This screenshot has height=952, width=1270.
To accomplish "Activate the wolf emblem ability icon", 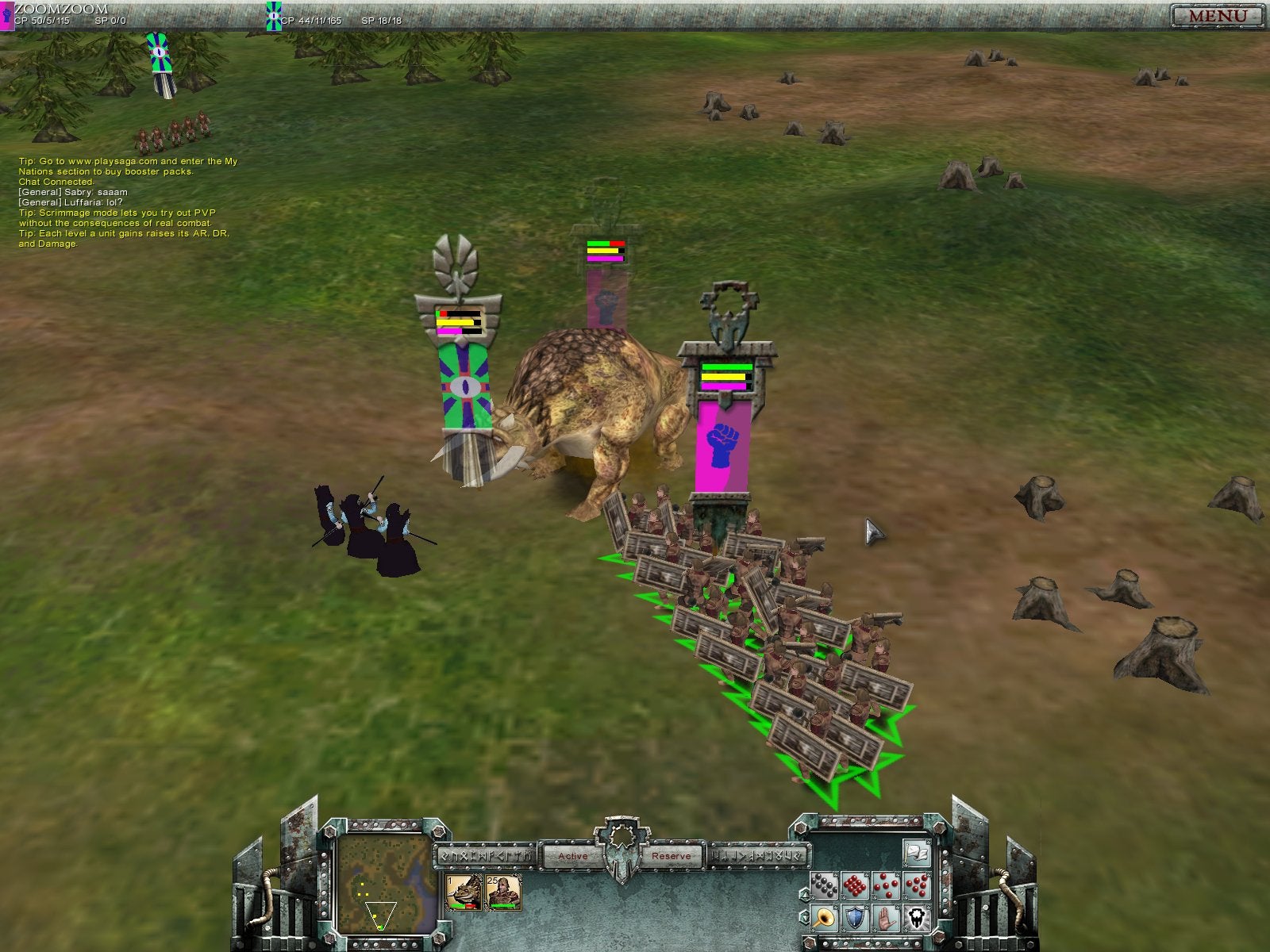I will pyautogui.click(x=917, y=919).
